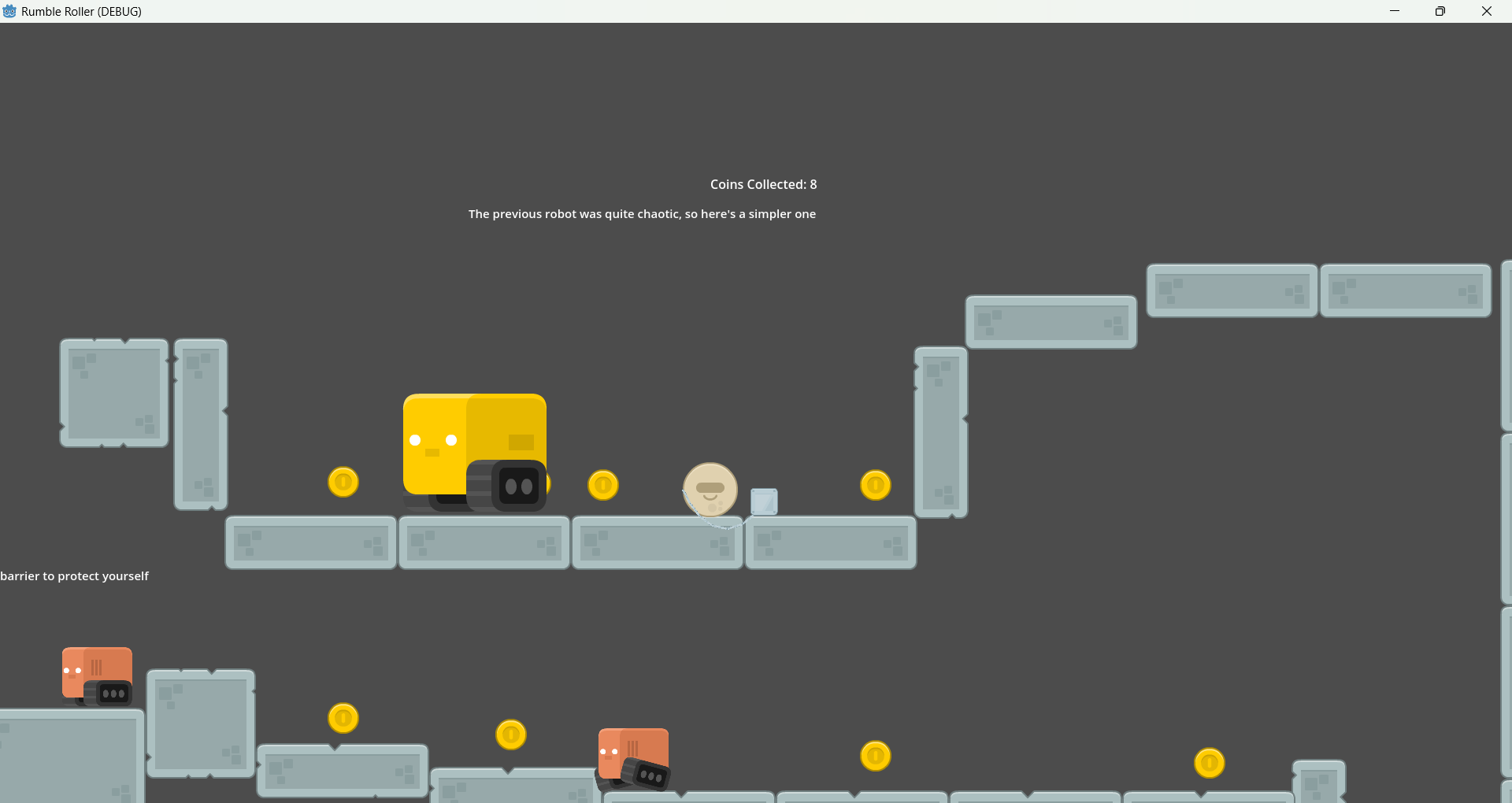
Task: Click the tall vertical pillar platform on the right
Action: [x=941, y=433]
